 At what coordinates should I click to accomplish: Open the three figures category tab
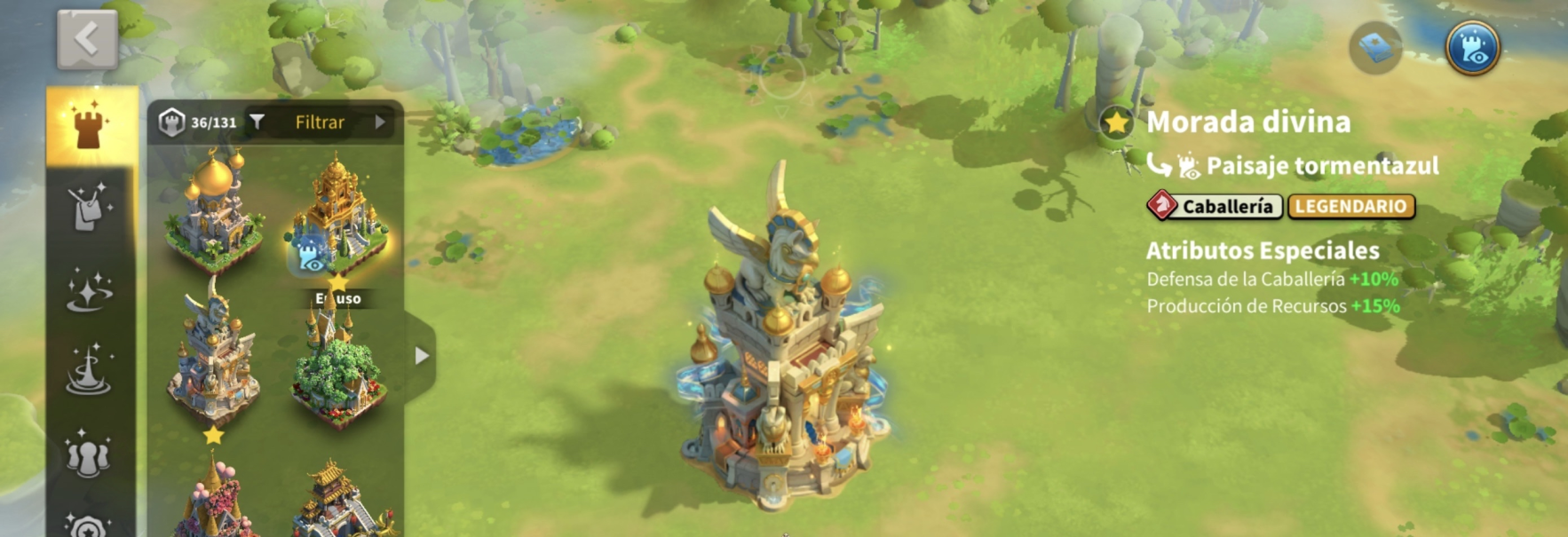[x=90, y=453]
